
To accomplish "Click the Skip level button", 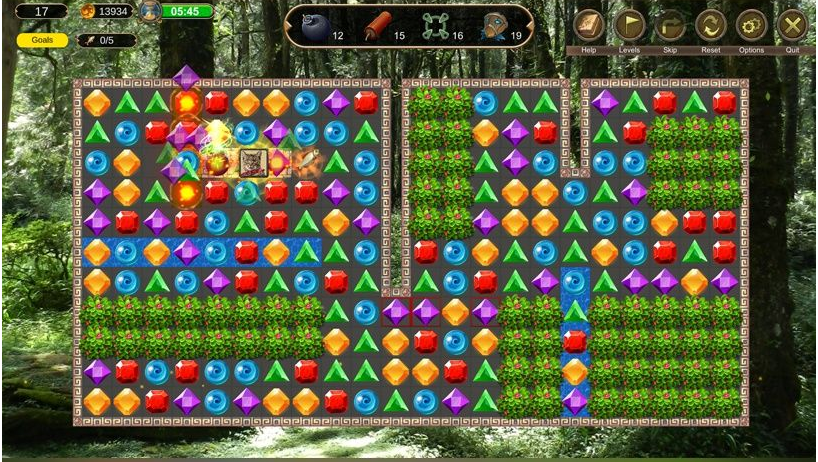I will [x=670, y=25].
